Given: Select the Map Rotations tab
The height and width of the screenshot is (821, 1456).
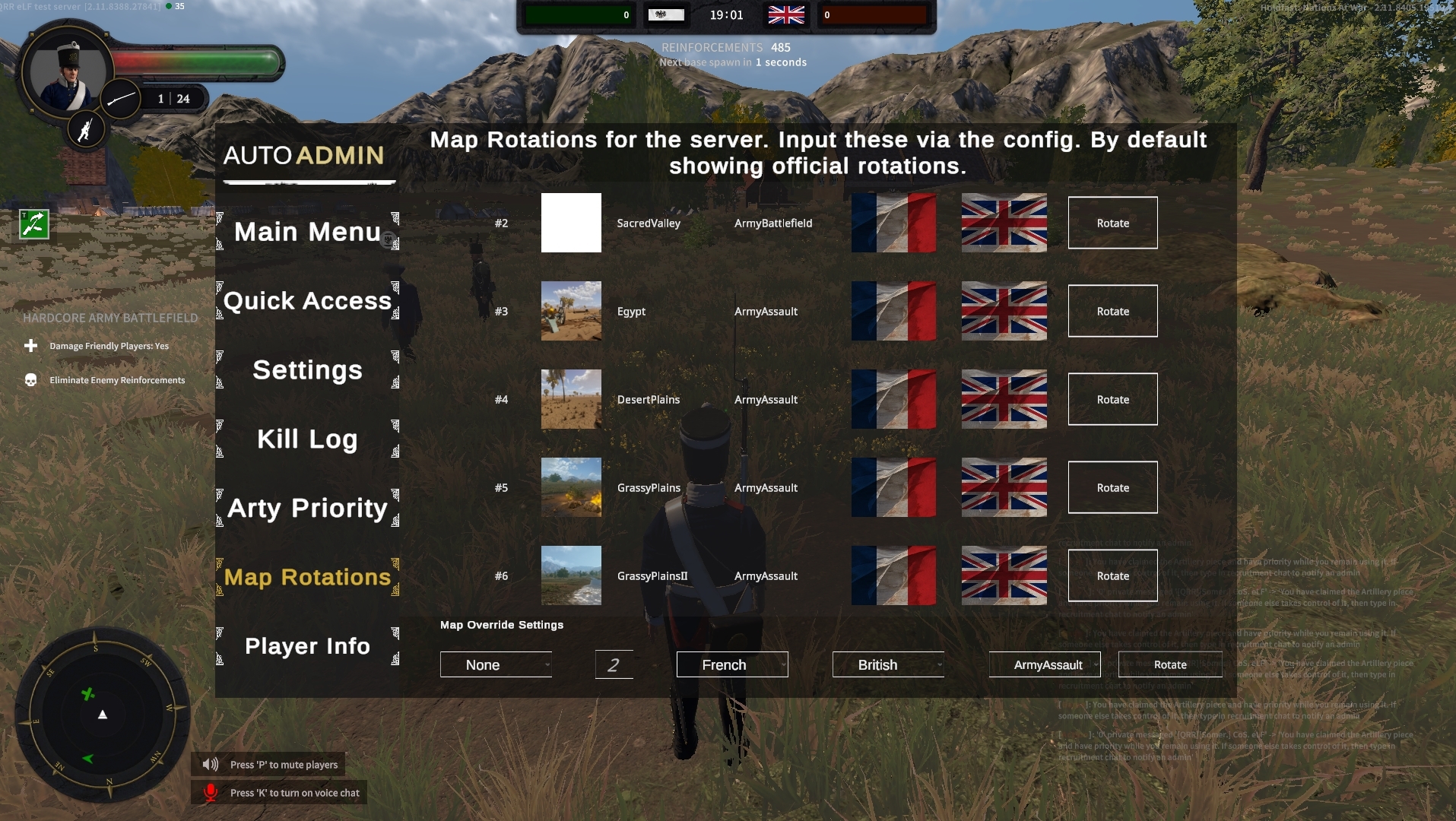Looking at the screenshot, I should click(307, 577).
